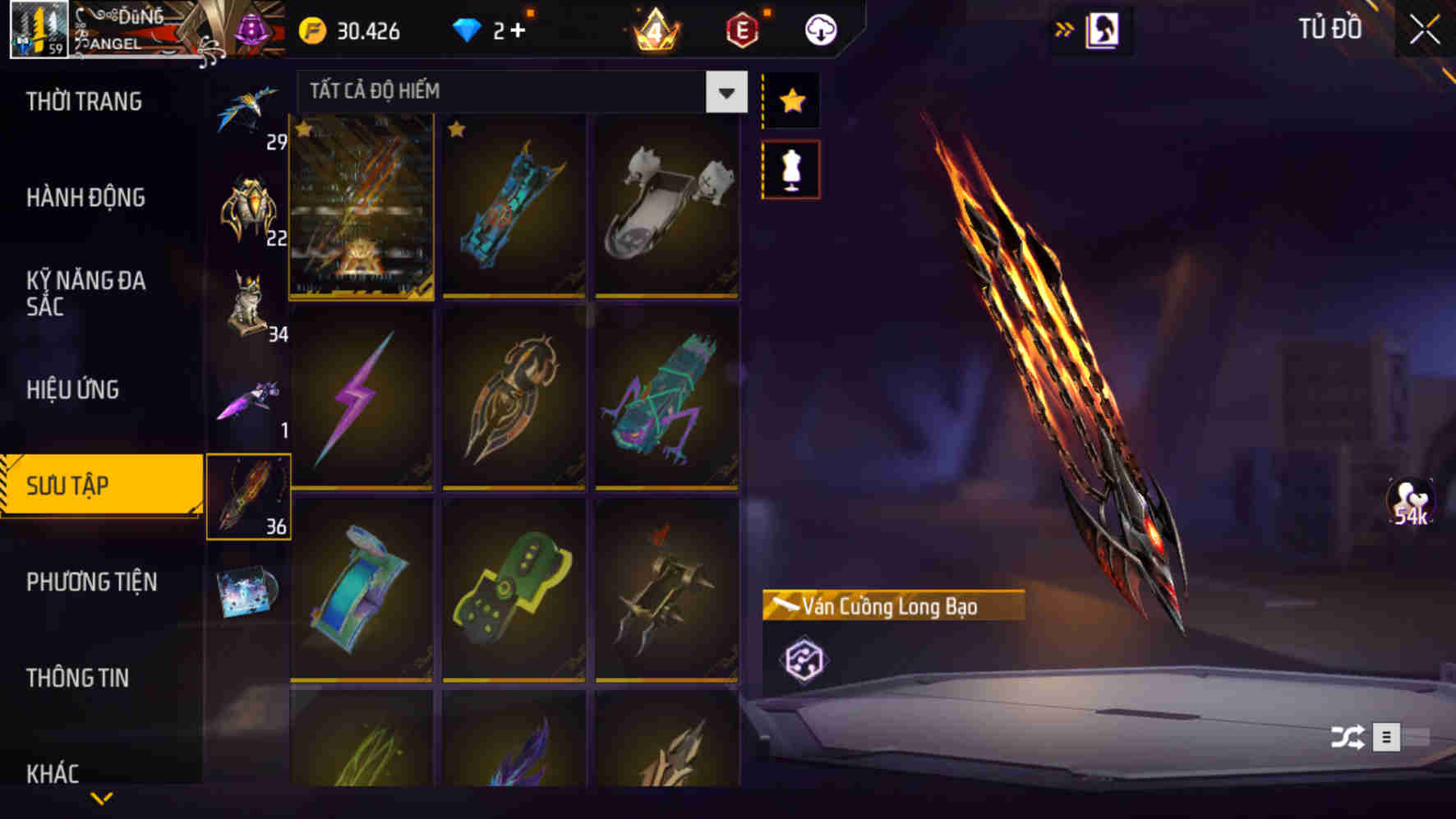
Task: Open the surfboard collection category showing 36 items
Action: pyautogui.click(x=251, y=493)
